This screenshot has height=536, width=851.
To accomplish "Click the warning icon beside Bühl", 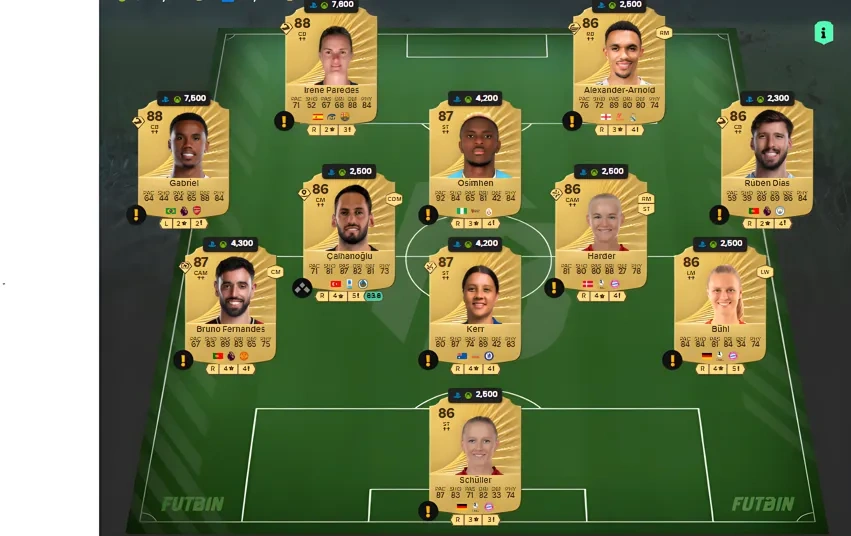I will [x=673, y=360].
